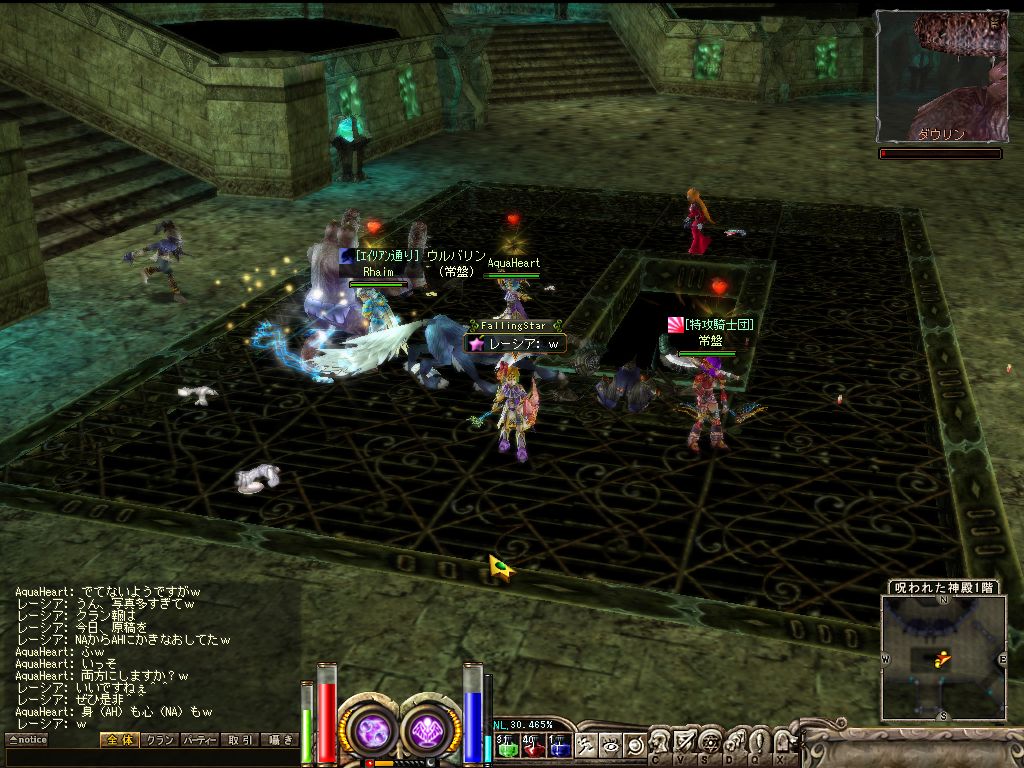Choose the 取引 chat tab

tap(240, 740)
